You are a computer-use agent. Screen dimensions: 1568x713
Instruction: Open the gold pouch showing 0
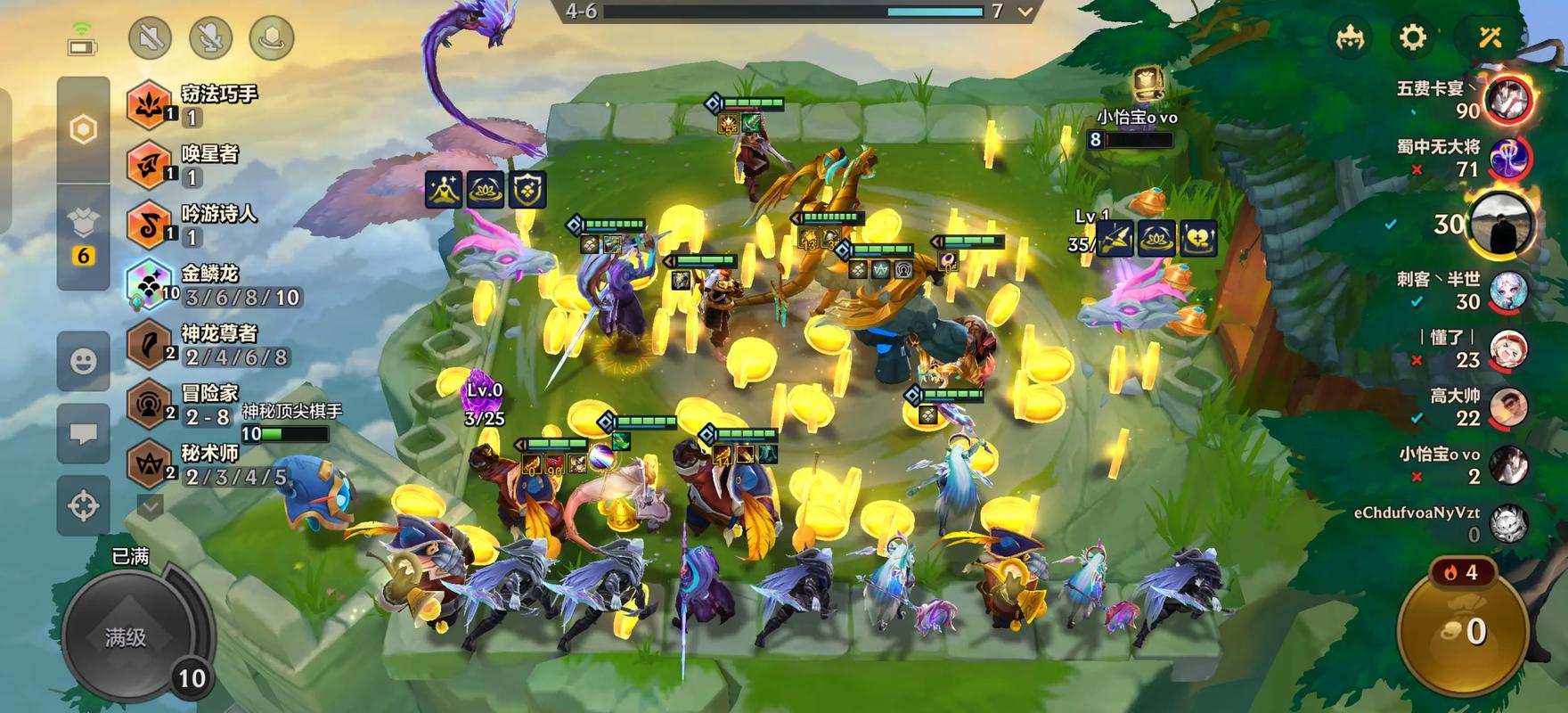click(1462, 631)
